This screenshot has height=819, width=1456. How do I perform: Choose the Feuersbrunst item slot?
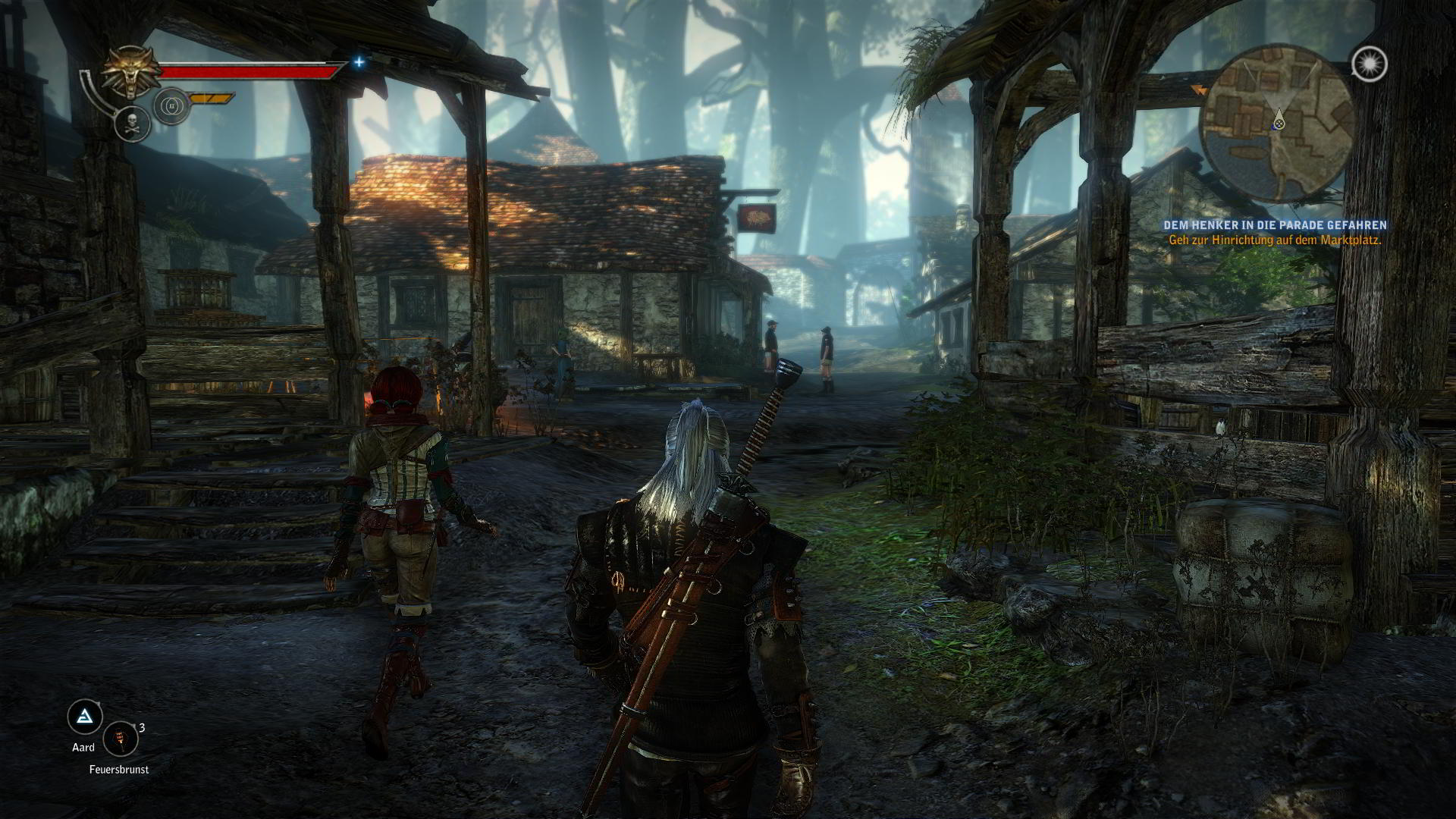tap(121, 739)
